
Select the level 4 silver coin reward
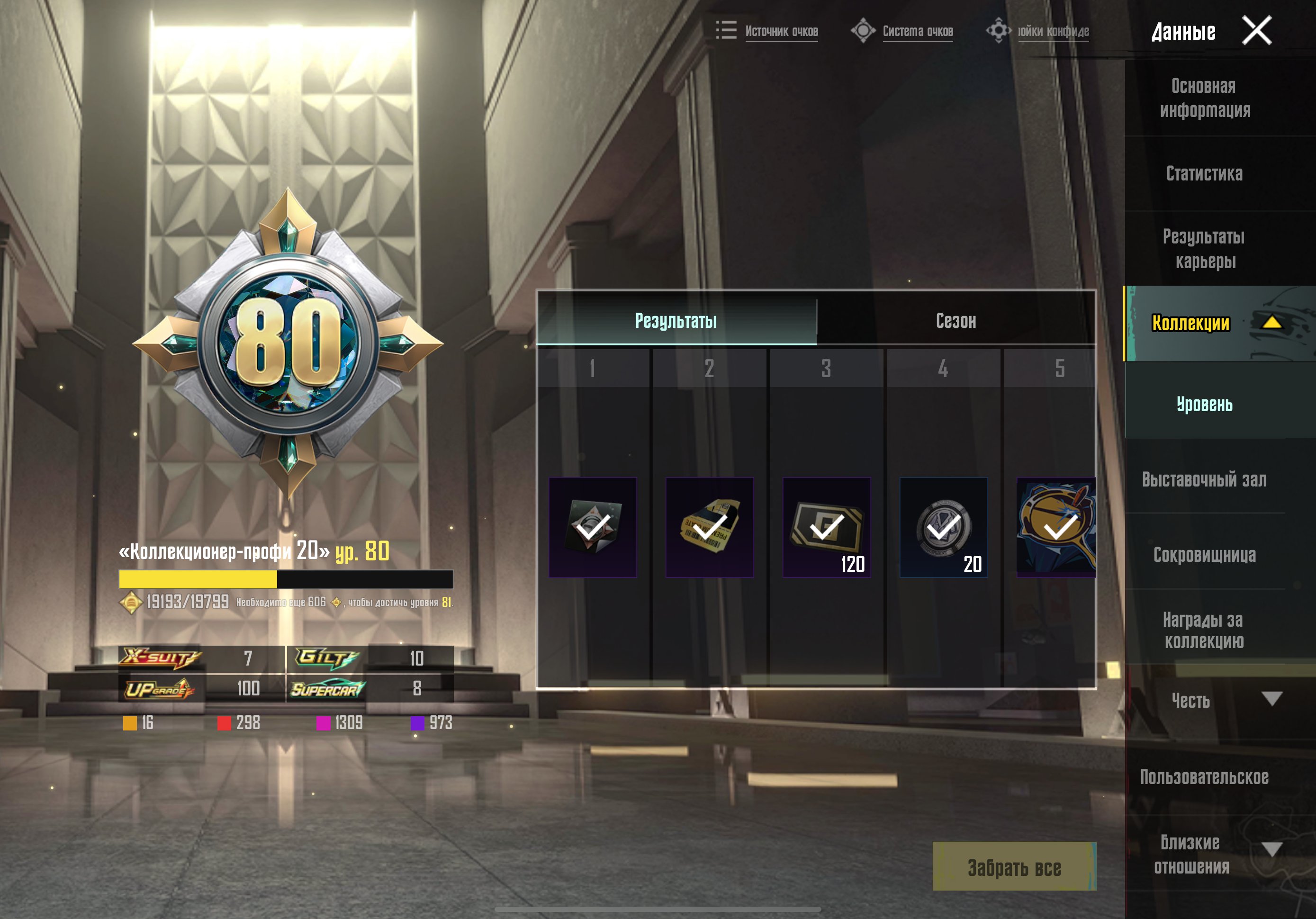click(x=944, y=527)
